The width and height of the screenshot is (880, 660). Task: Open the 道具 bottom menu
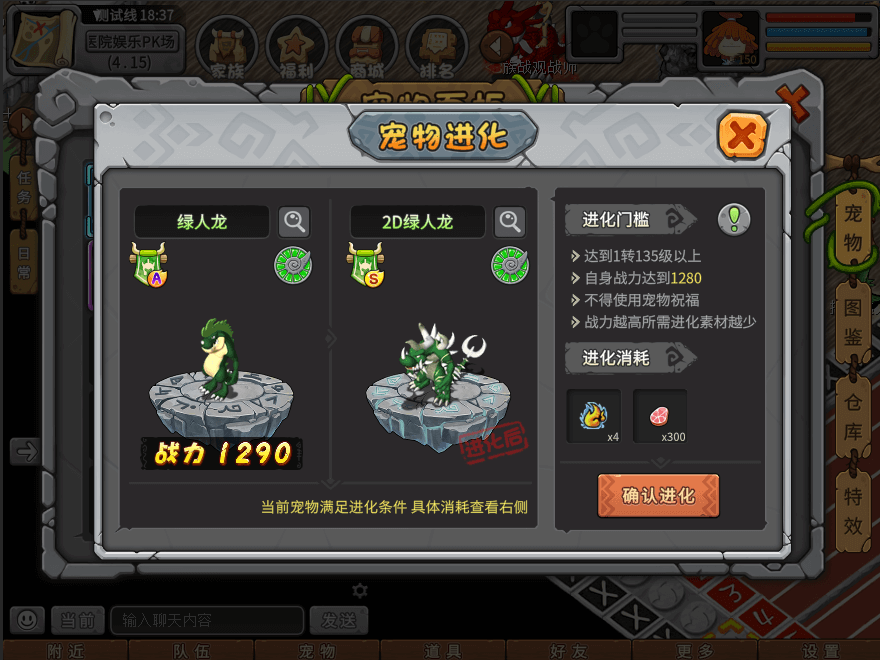442,651
